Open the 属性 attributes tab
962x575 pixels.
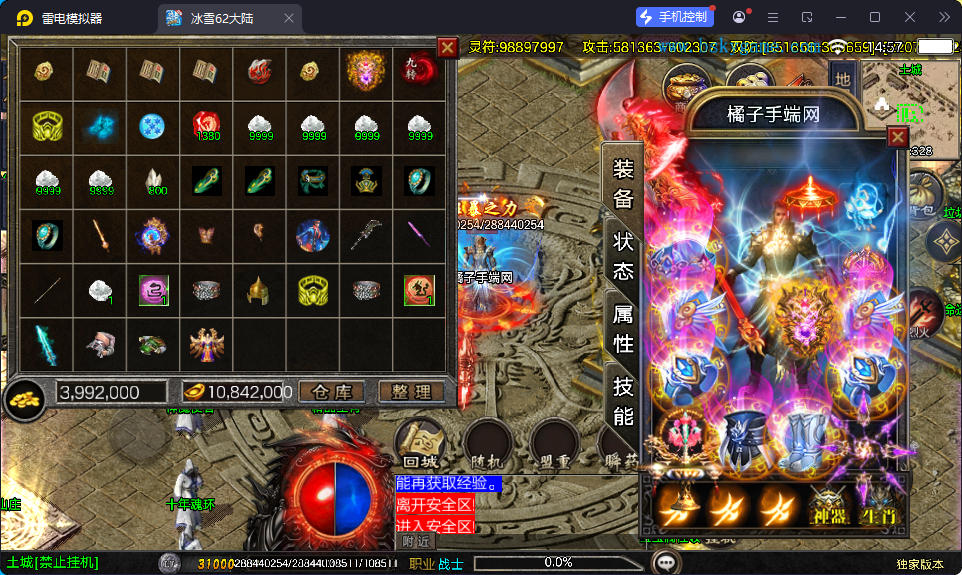(623, 328)
